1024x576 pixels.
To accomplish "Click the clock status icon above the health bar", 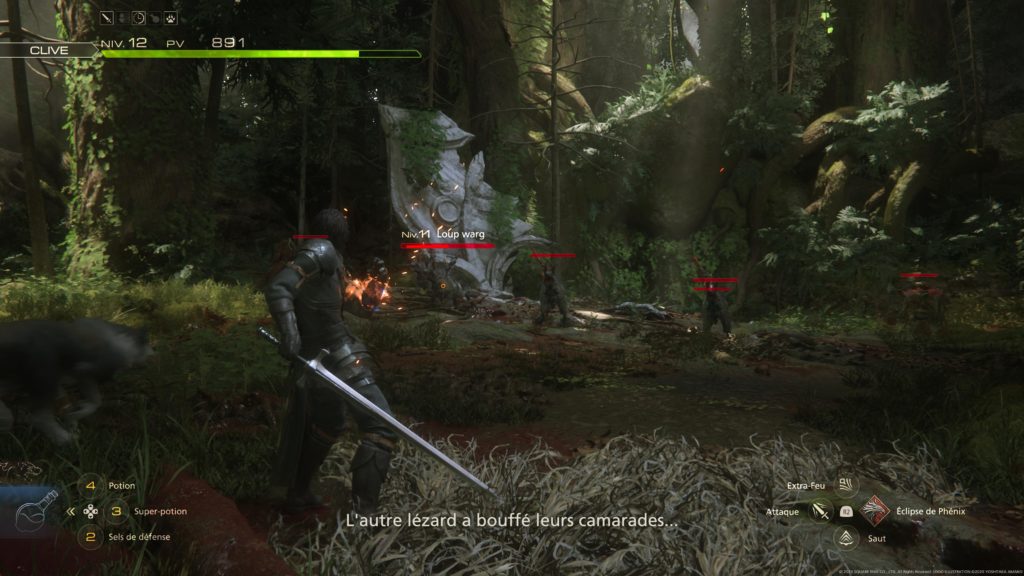I will (x=139, y=17).
